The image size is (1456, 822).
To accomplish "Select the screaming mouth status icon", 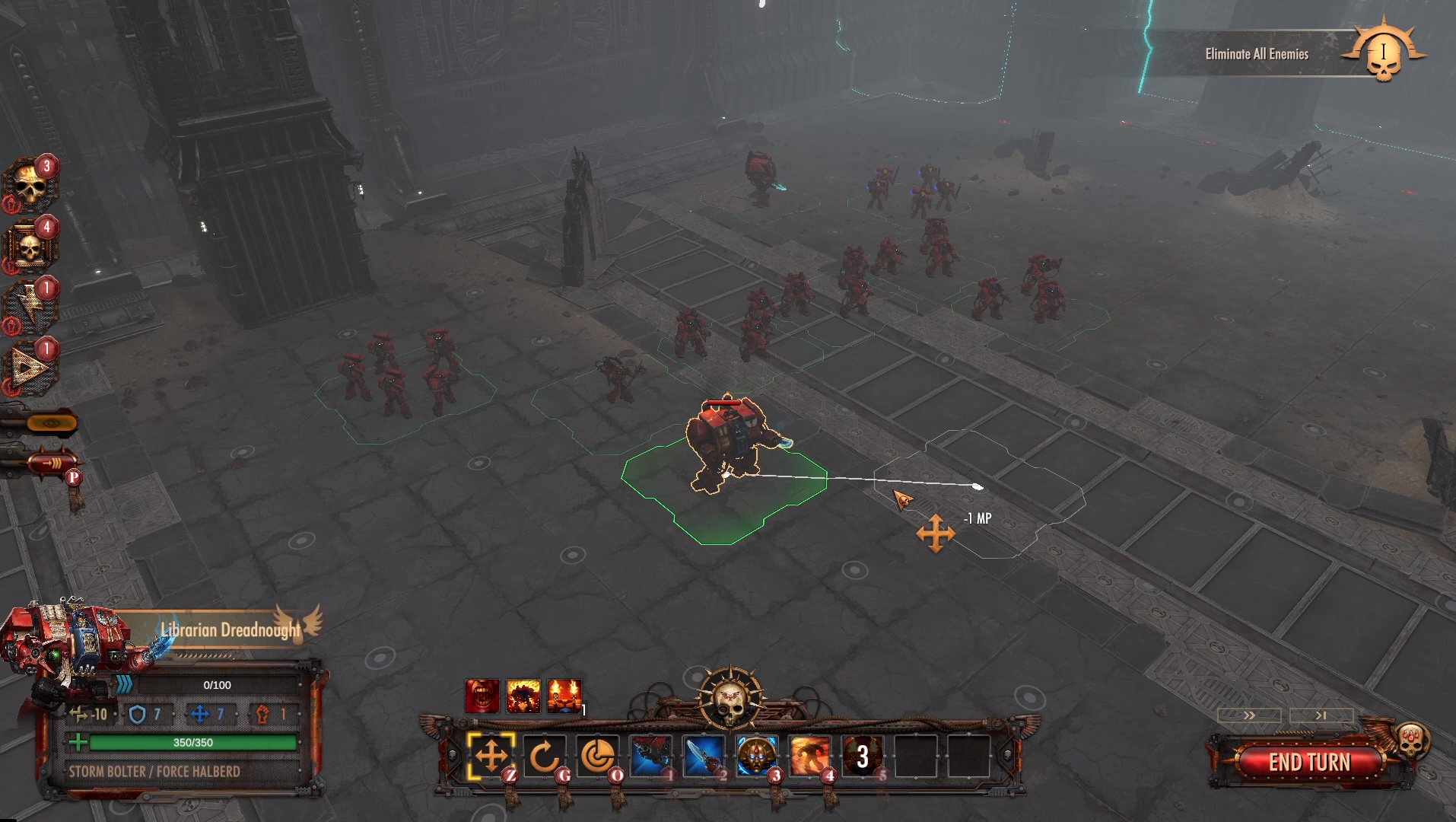I will tap(482, 696).
